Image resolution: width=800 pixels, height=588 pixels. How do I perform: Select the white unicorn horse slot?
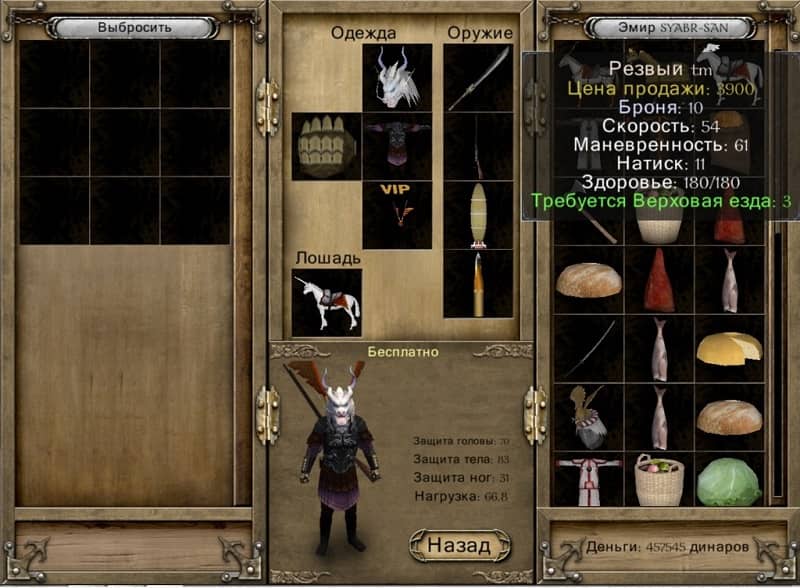(327, 302)
